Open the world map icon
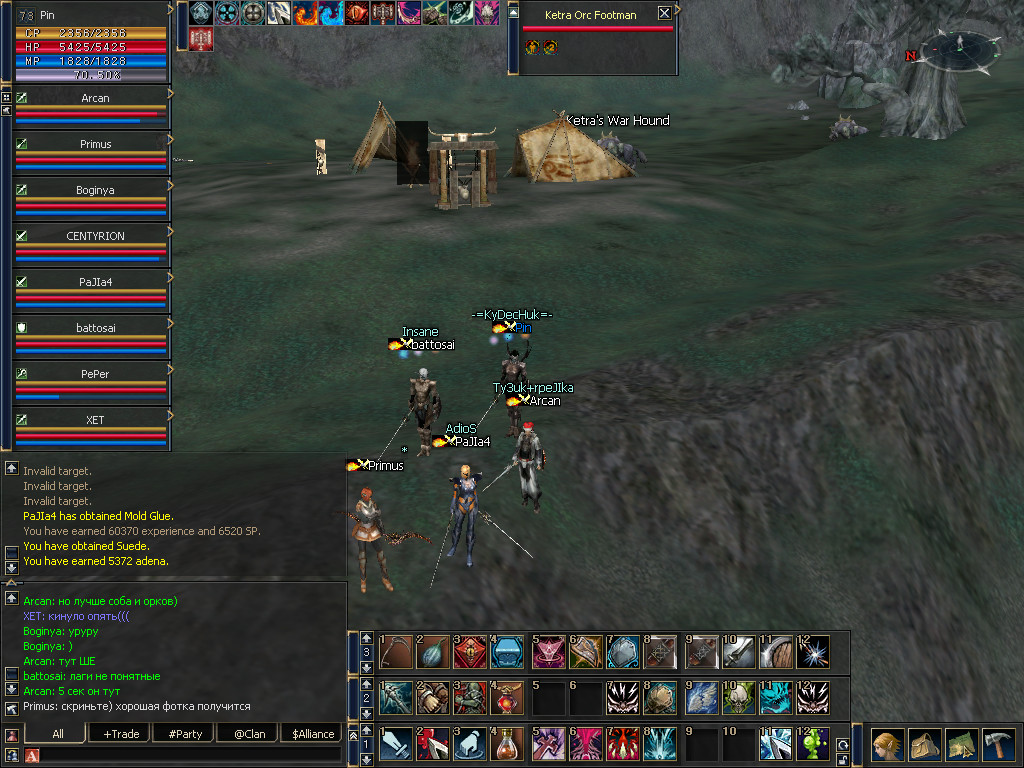 [961, 745]
